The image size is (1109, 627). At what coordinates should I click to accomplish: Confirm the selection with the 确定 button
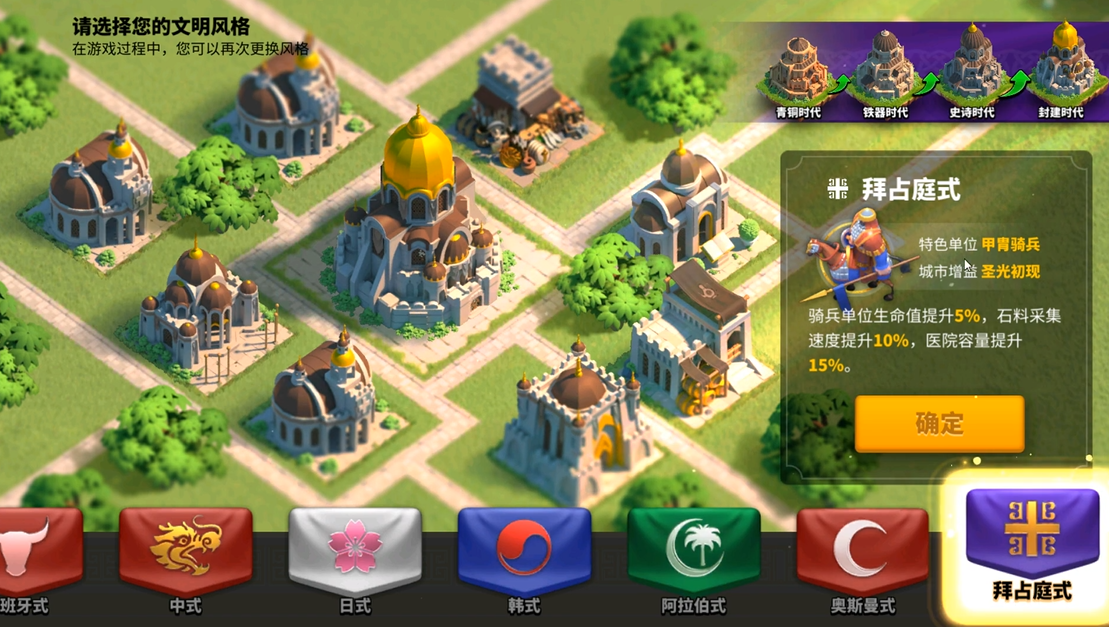pos(939,423)
